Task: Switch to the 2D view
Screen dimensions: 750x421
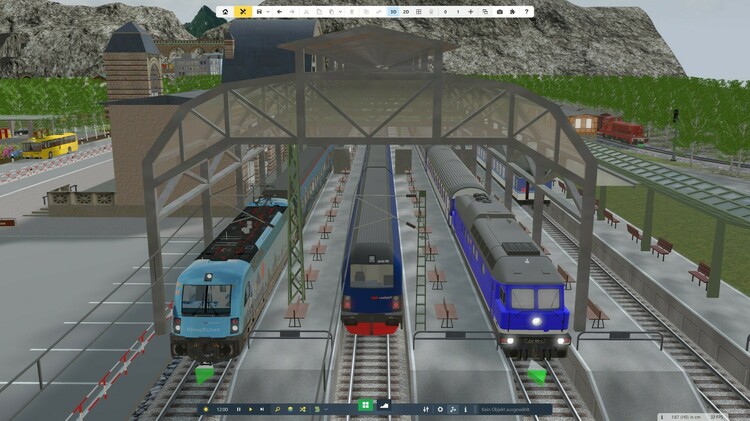Action: pos(406,12)
